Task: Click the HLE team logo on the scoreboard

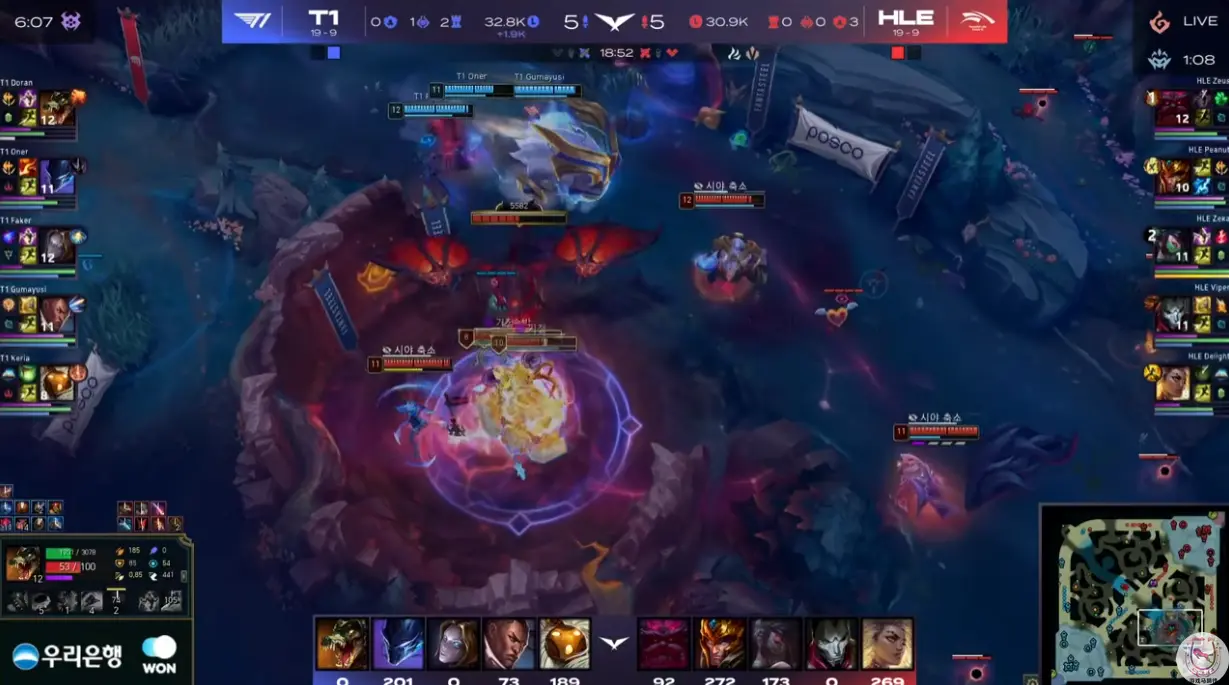Action: coord(976,21)
